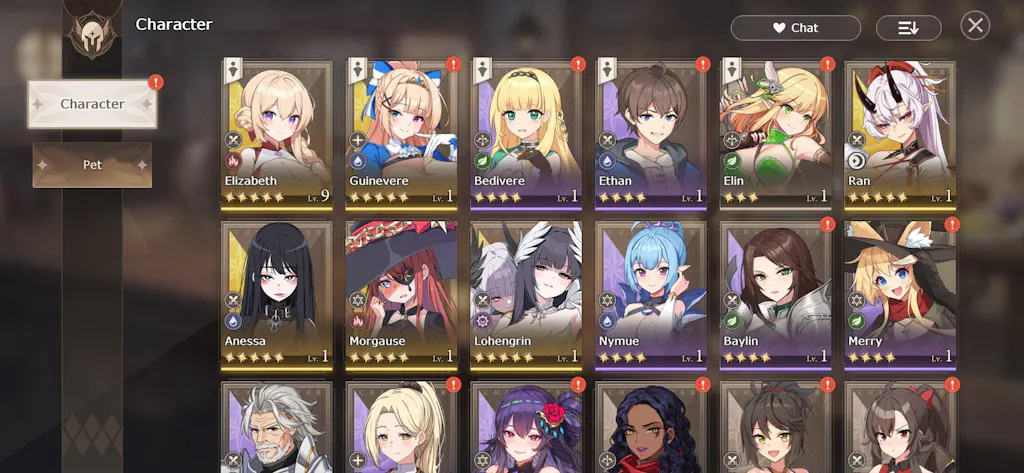
Task: Open Merry's character card
Action: point(900,294)
